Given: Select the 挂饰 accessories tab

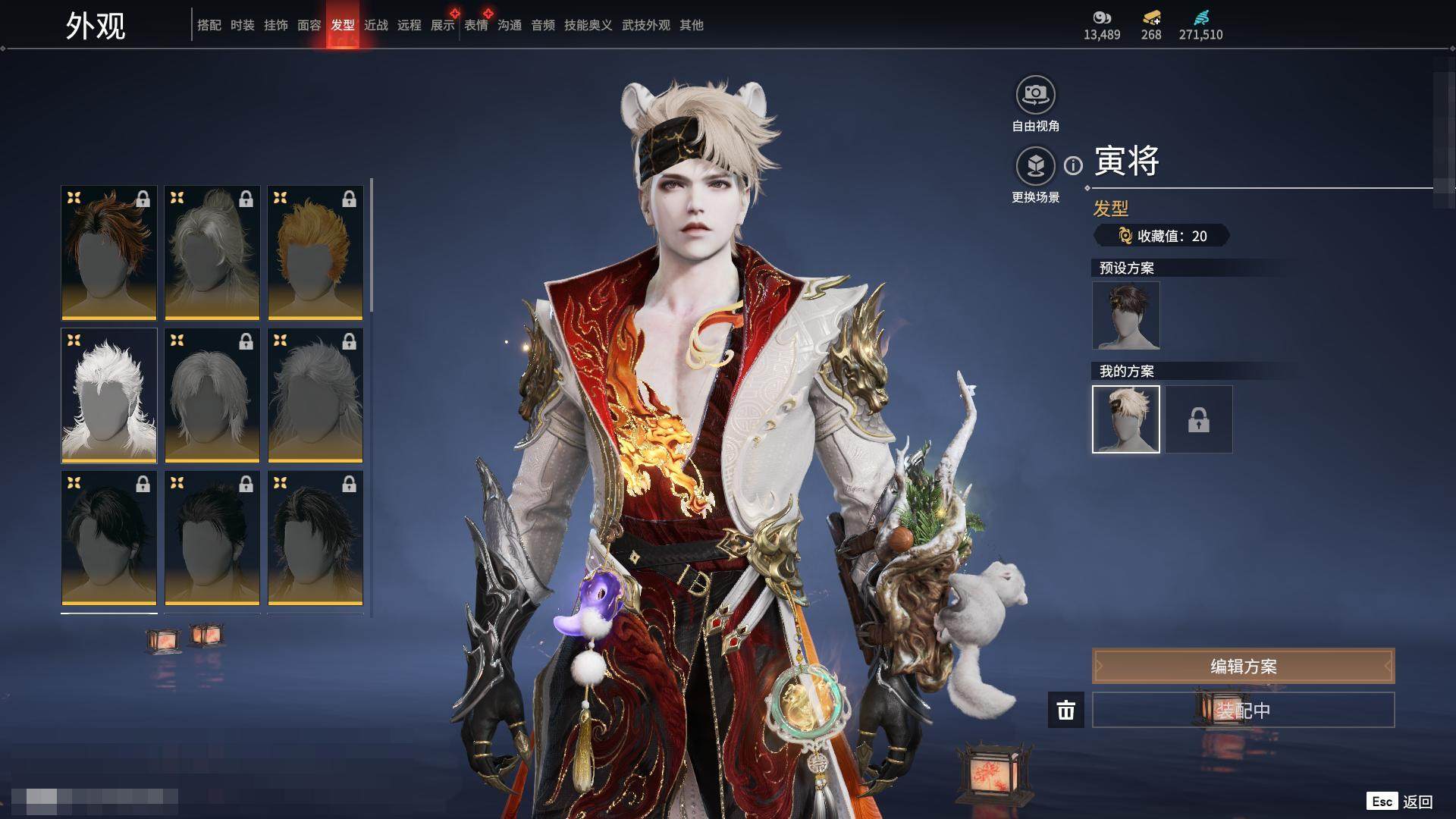Looking at the screenshot, I should (x=275, y=25).
